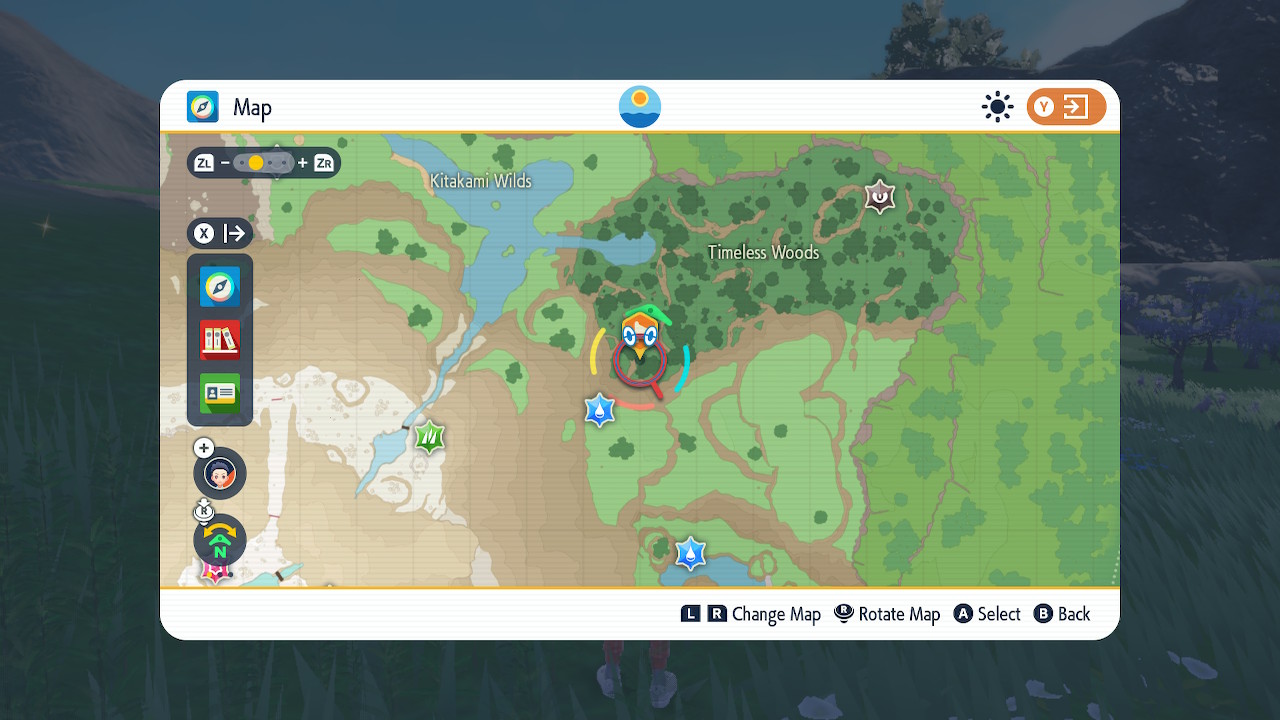Select the player avatar icon on the map

coord(219,472)
